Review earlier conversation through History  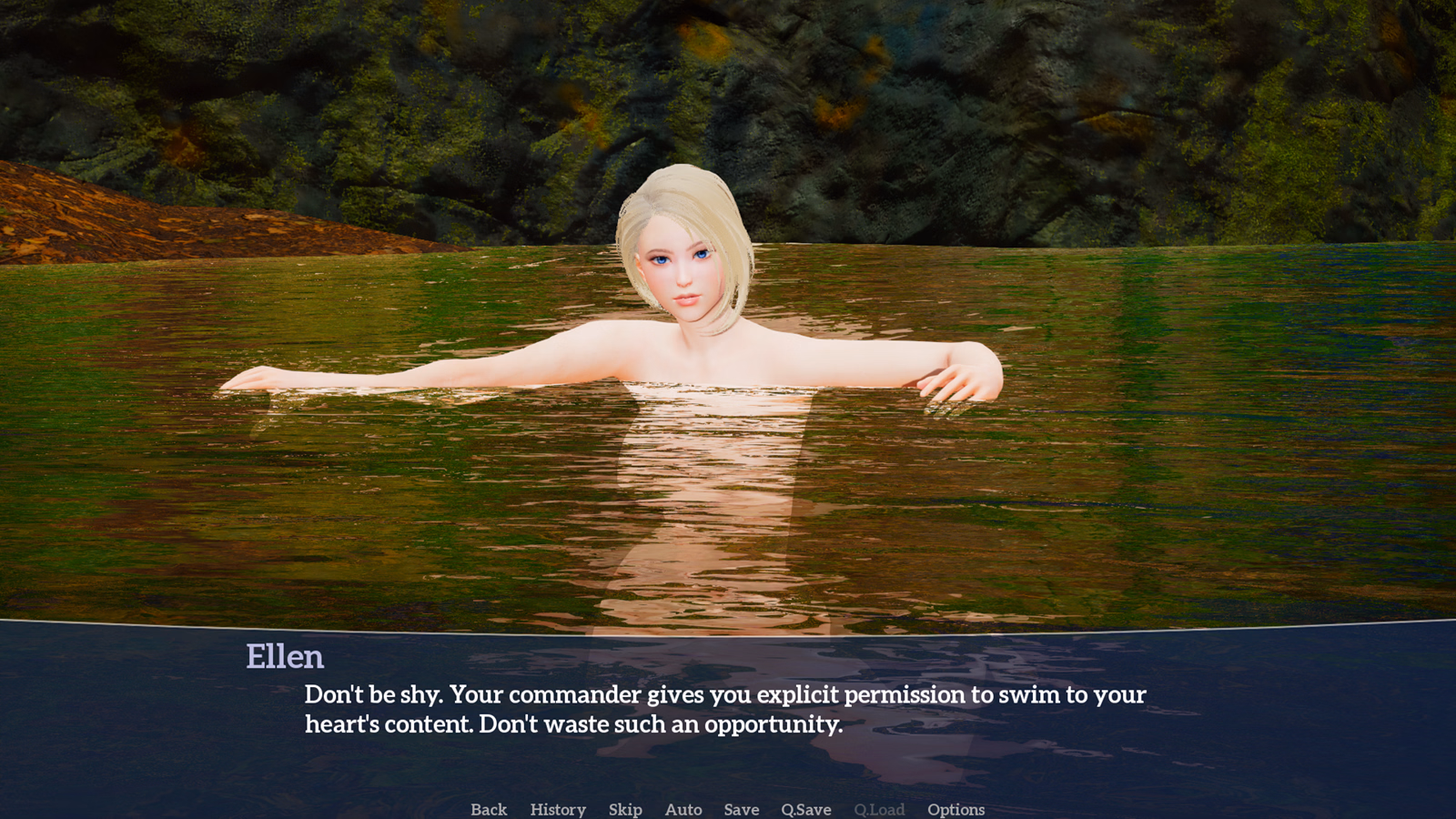pyautogui.click(x=557, y=809)
